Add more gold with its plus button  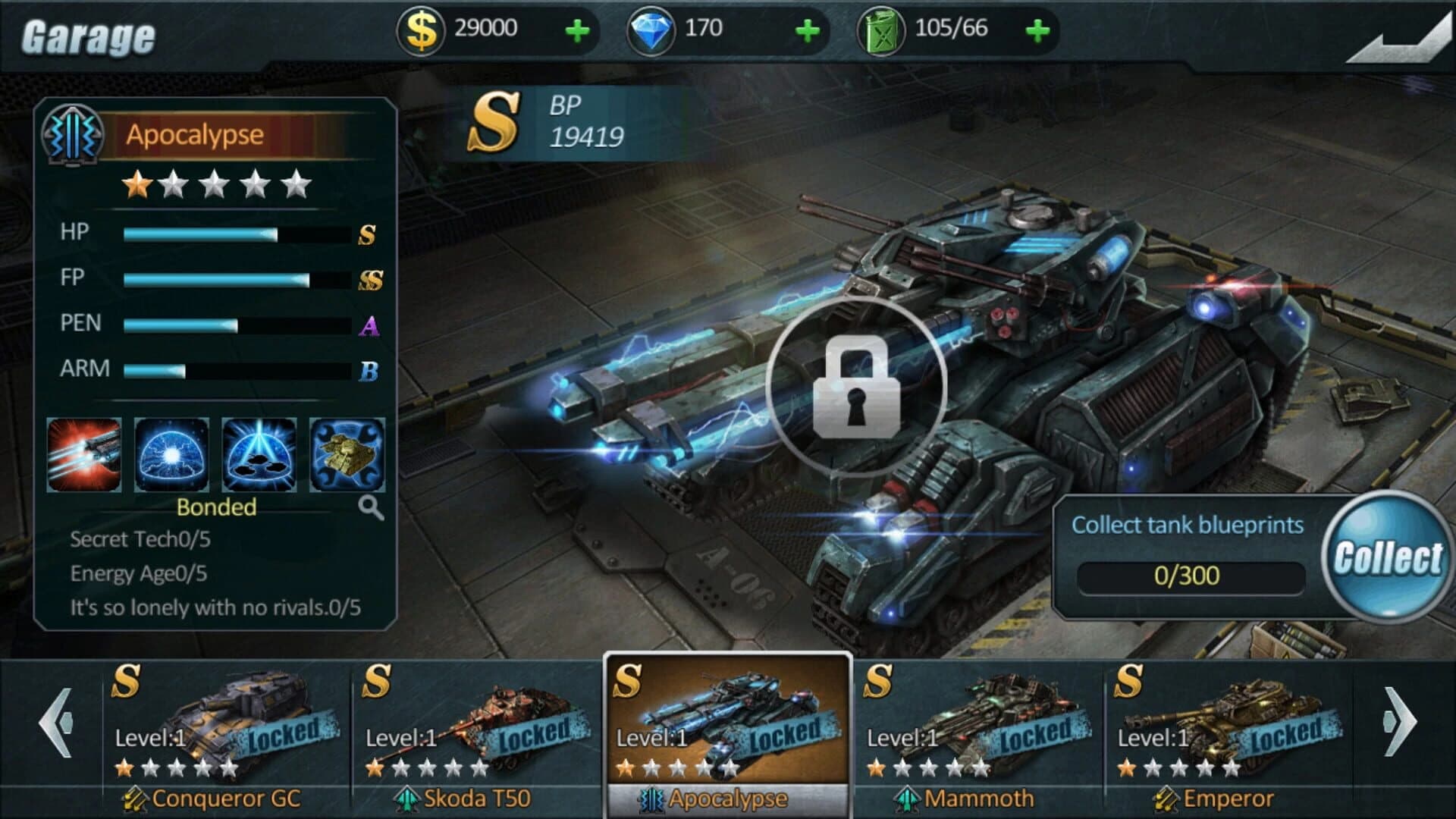[x=578, y=32]
